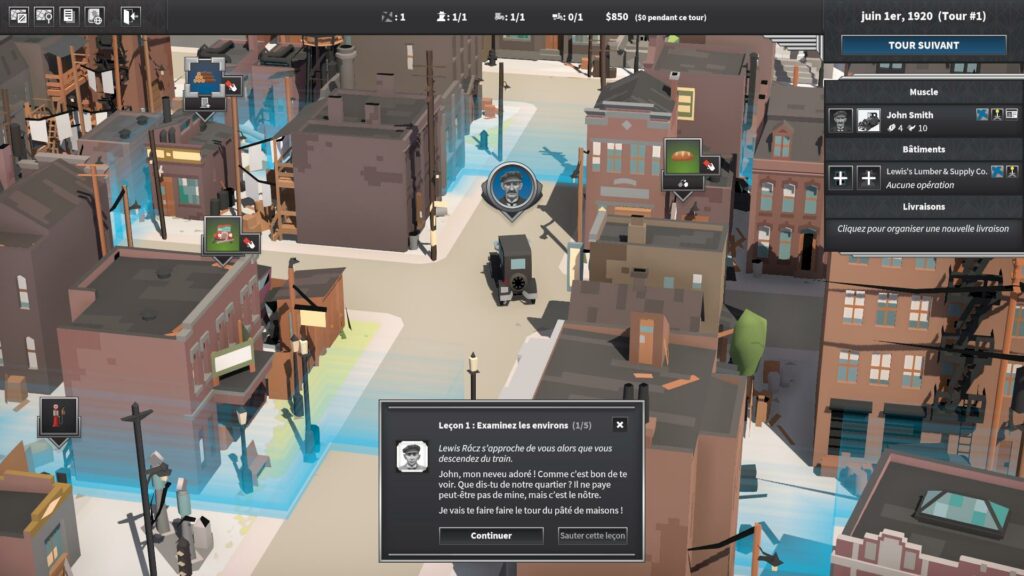Viewport: 1024px width, 576px height.
Task: Click the TOUR SUIVANT button
Action: pyautogui.click(x=923, y=45)
